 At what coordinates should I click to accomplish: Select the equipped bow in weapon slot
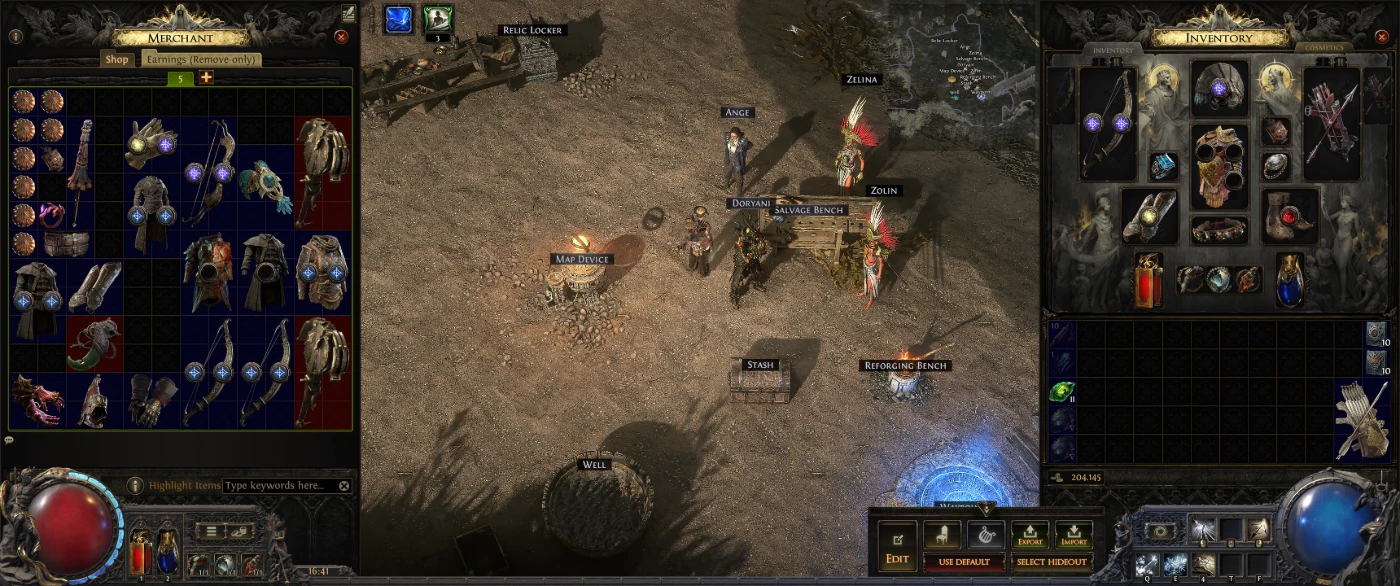tap(1108, 123)
